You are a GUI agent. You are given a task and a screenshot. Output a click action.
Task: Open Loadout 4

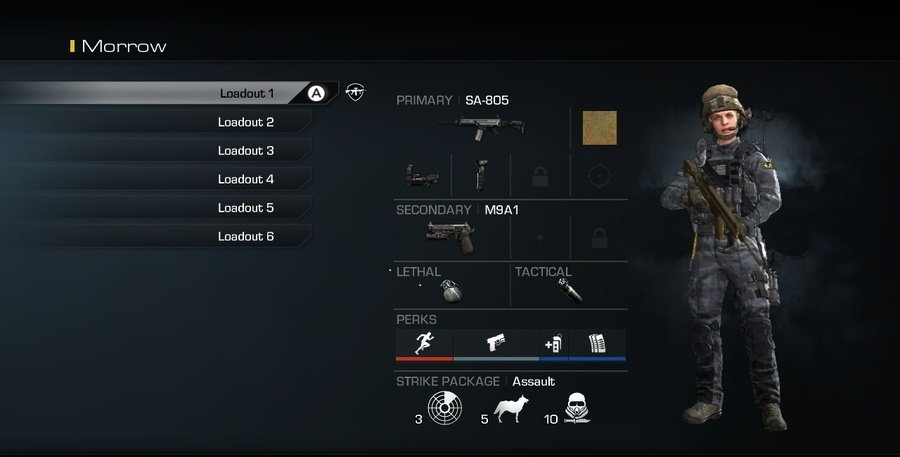(x=246, y=180)
